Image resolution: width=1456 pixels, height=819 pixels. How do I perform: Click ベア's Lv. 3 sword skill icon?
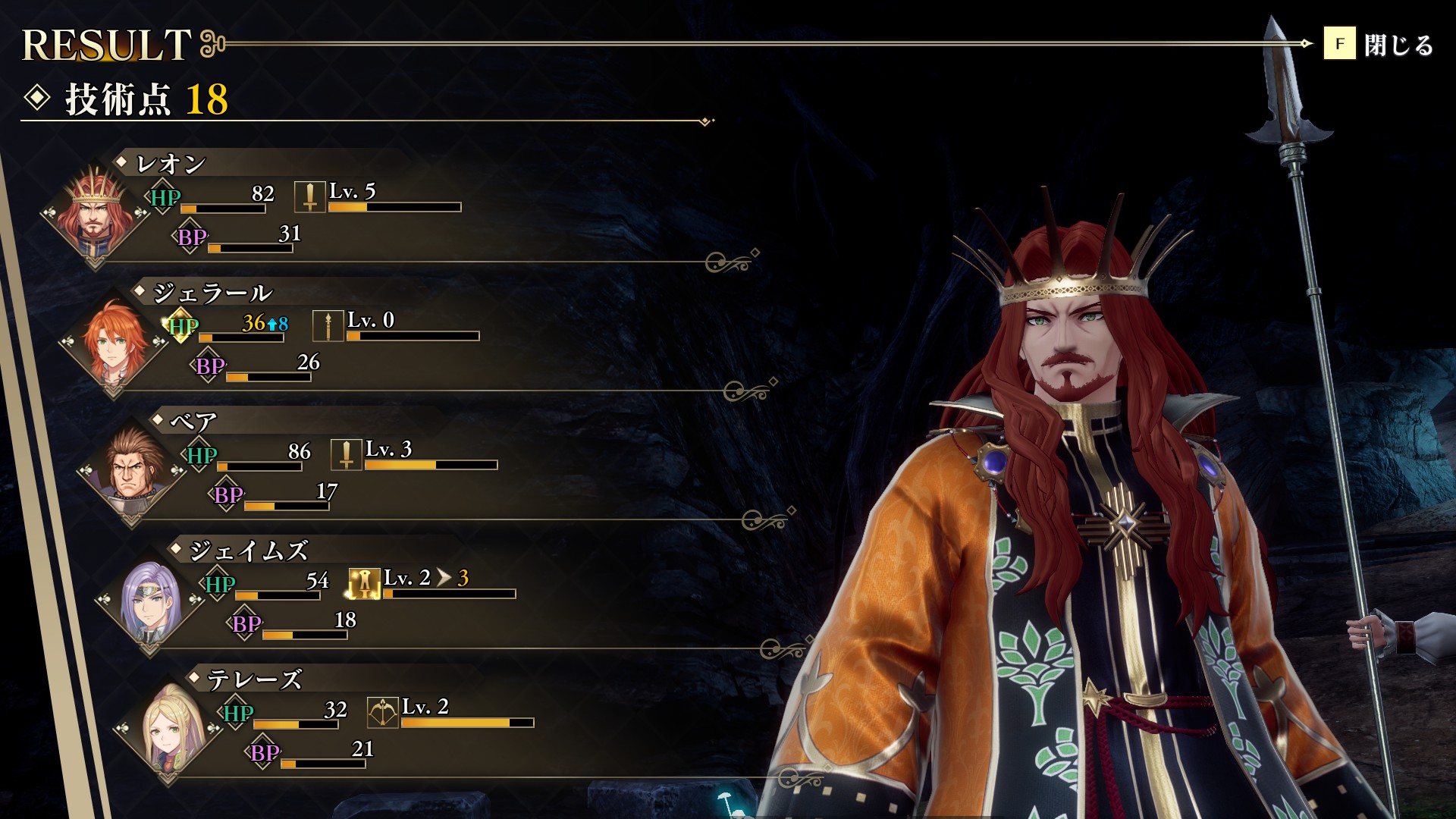point(346,455)
